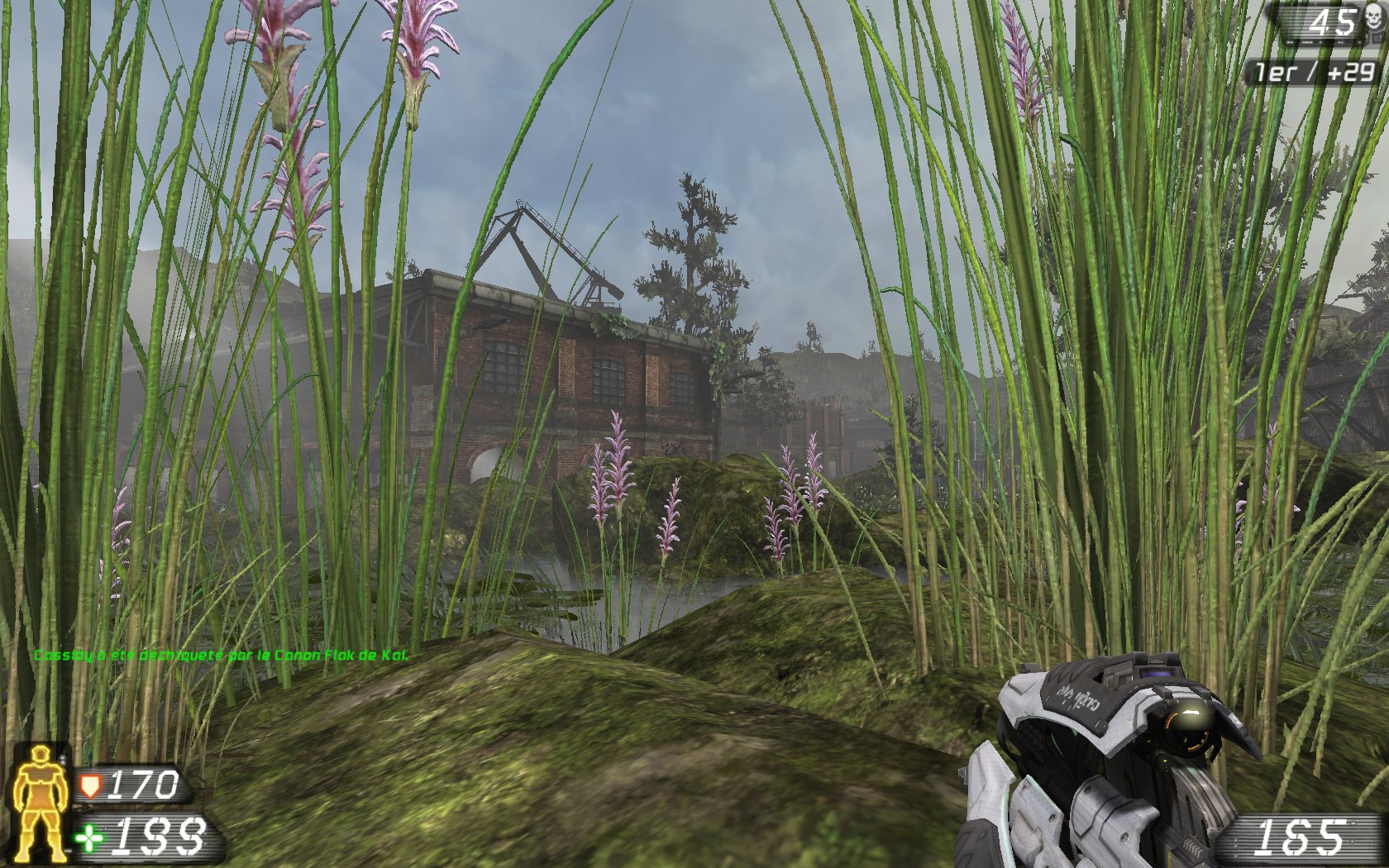The width and height of the screenshot is (1389, 868).
Task: Toggle the armor value 170 readout
Action: tap(145, 784)
